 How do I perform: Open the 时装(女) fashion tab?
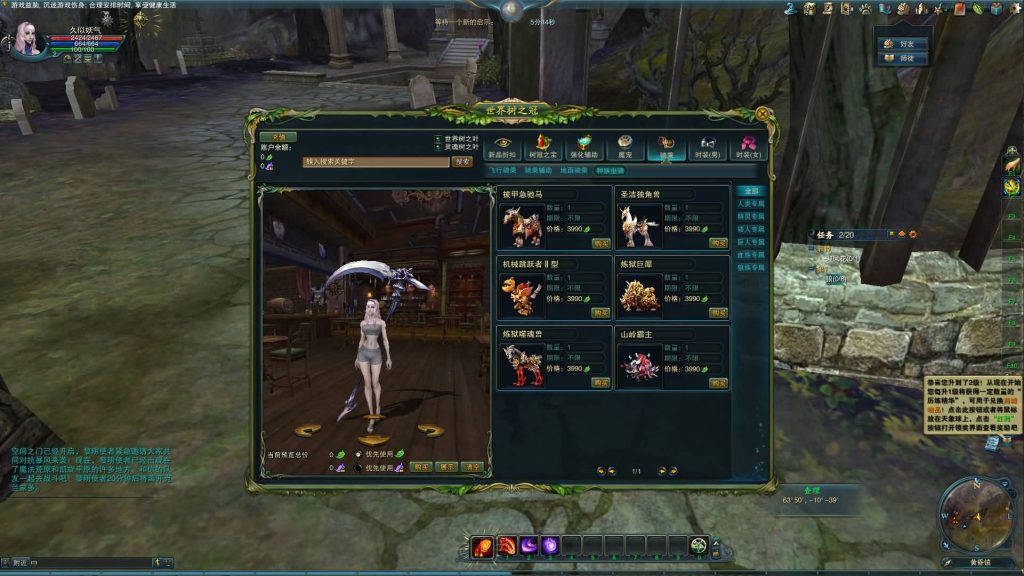click(748, 147)
